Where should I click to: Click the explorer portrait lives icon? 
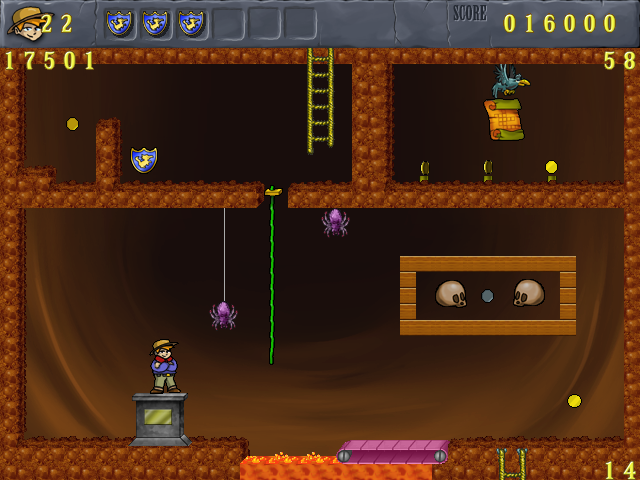click(x=24, y=22)
